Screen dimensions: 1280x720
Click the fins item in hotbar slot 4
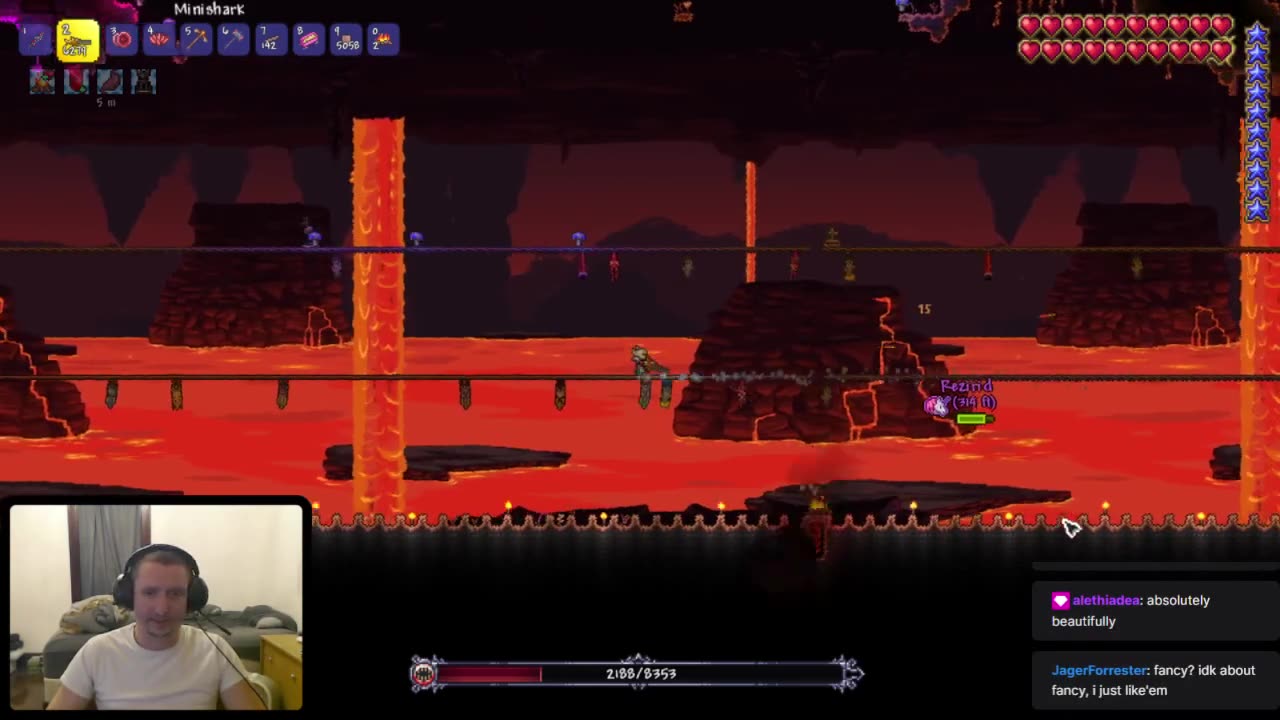click(x=158, y=40)
